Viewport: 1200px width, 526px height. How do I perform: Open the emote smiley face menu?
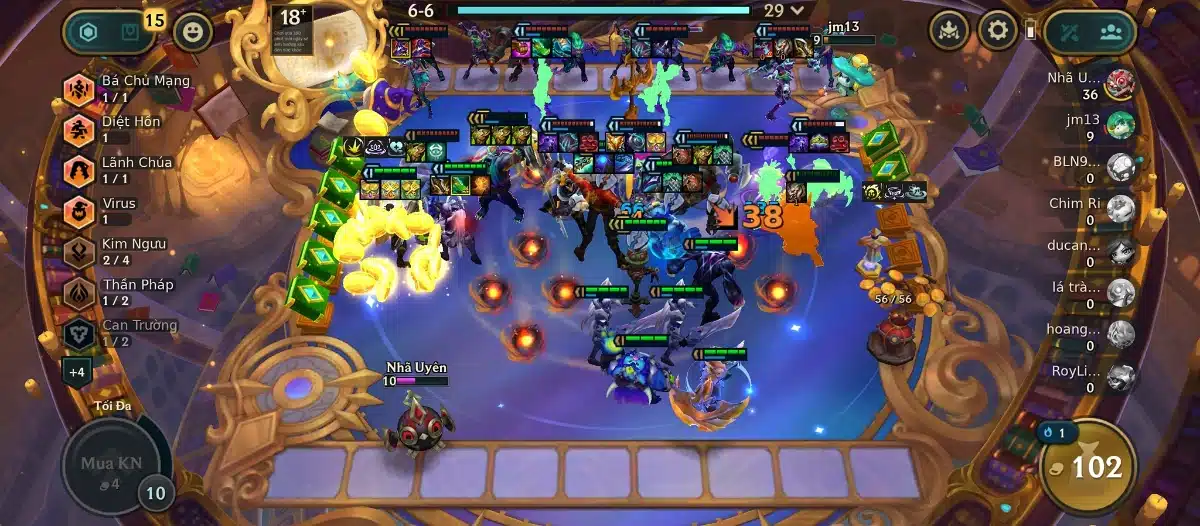[x=193, y=32]
